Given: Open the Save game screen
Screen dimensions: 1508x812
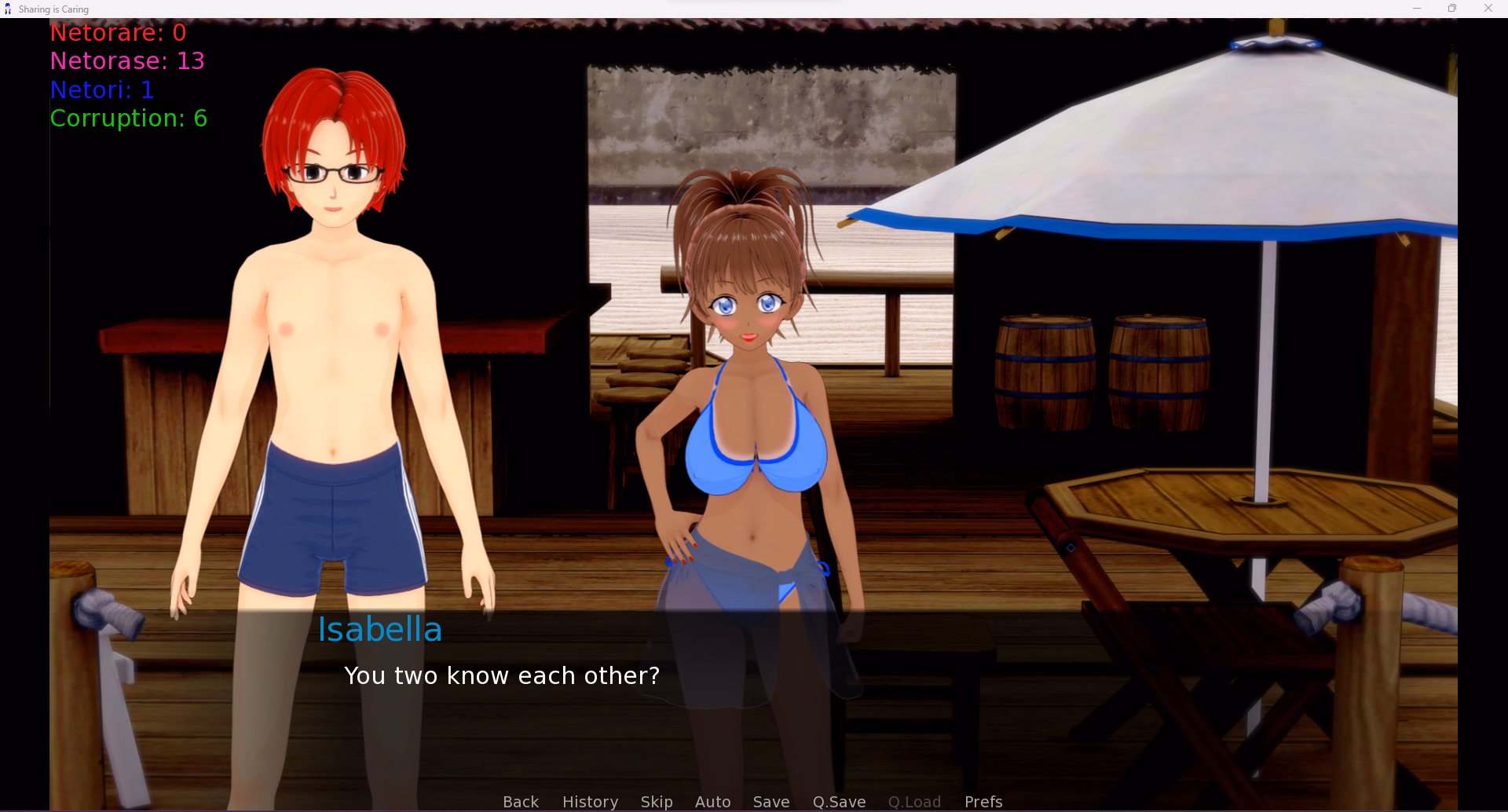Looking at the screenshot, I should point(770,801).
